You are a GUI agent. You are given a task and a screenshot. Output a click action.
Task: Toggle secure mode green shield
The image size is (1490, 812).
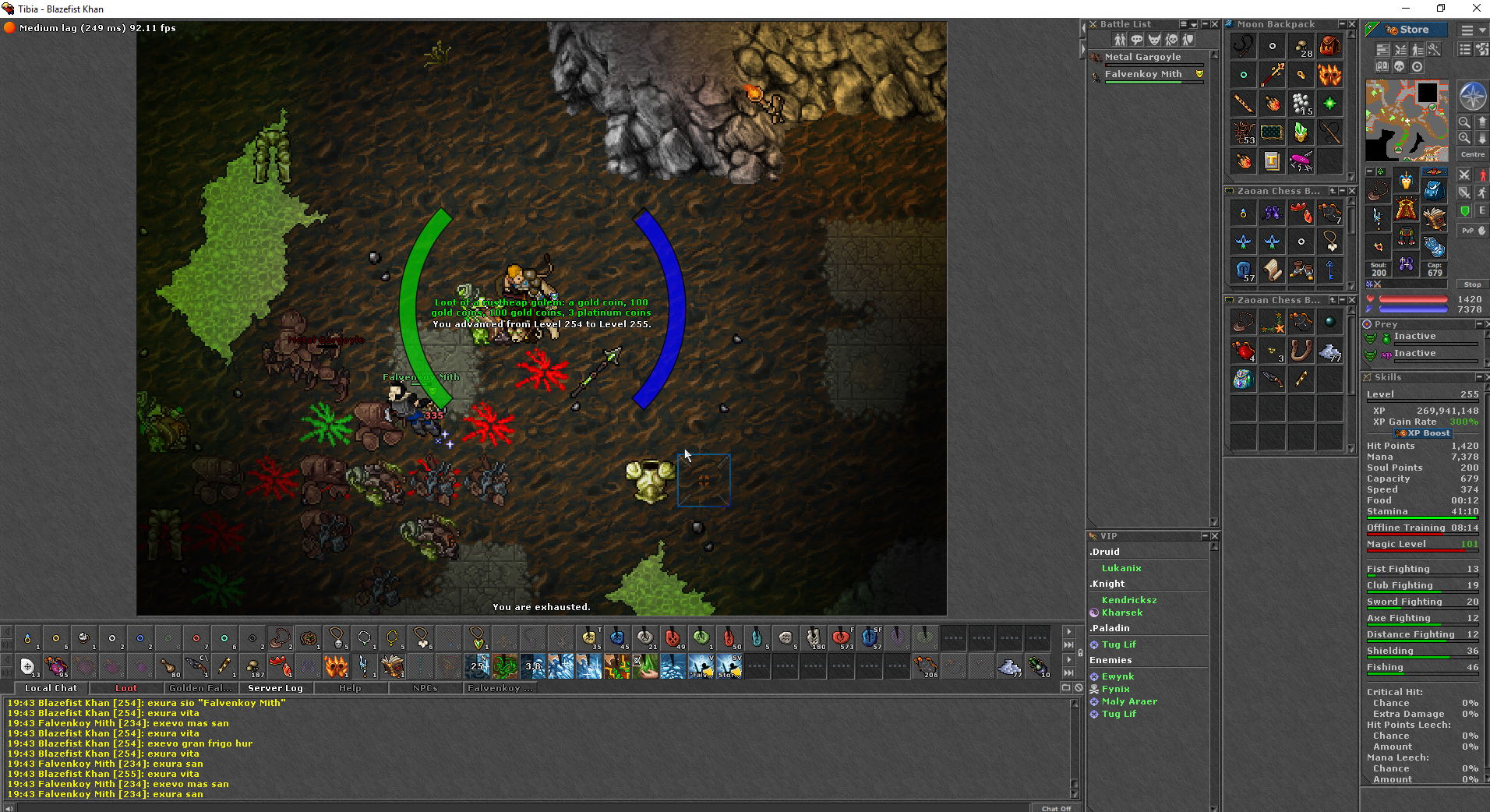pyautogui.click(x=1464, y=211)
